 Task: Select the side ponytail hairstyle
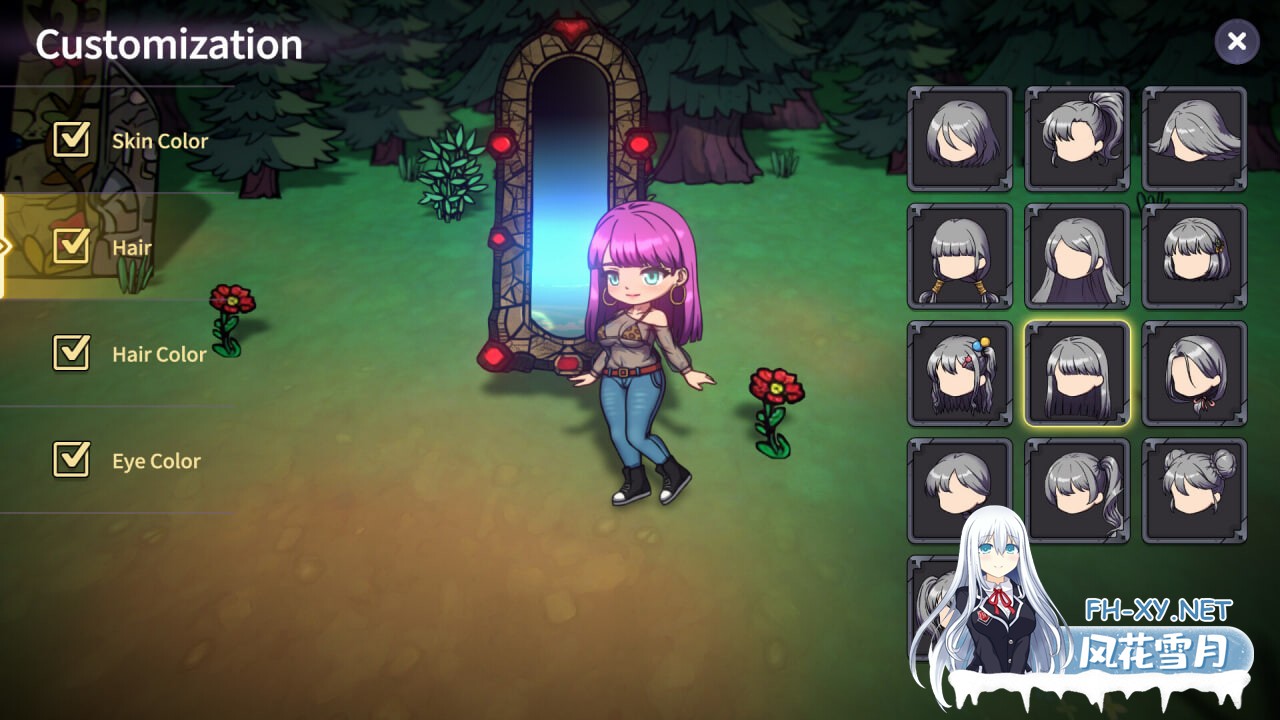(x=1077, y=489)
